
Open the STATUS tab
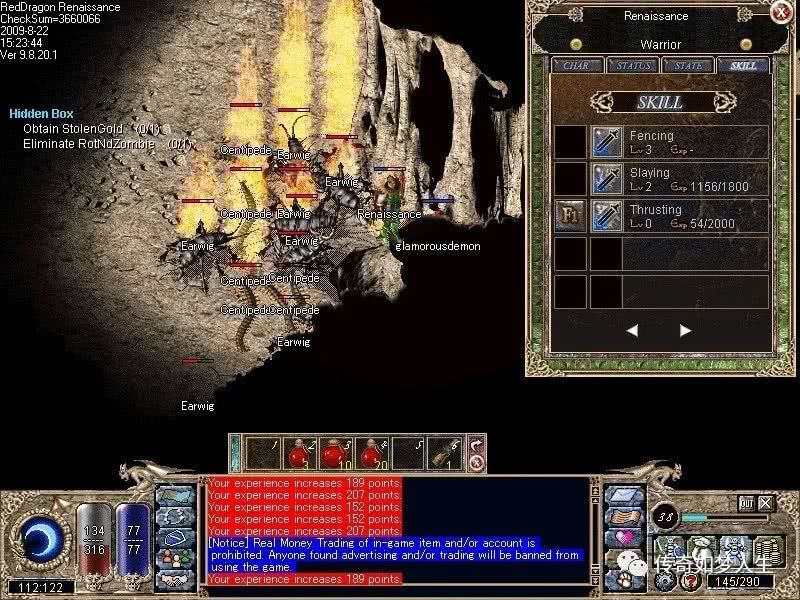point(633,66)
